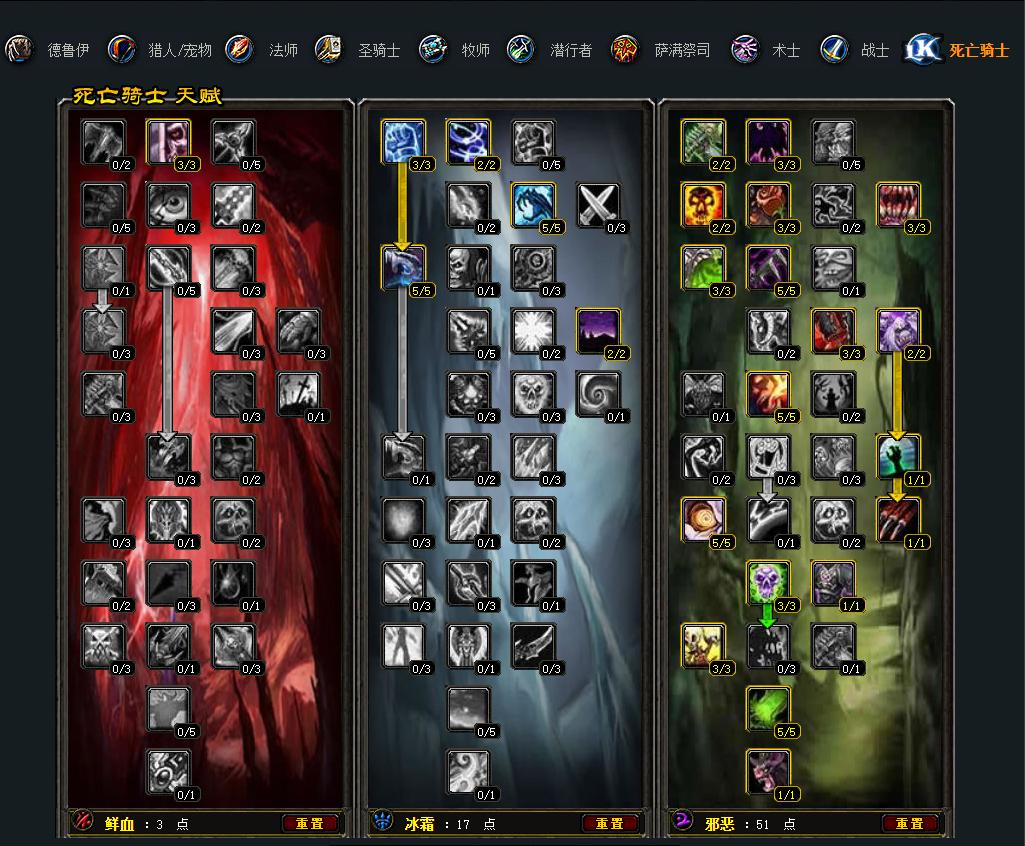Choose the flaming skull unholy talent
The width and height of the screenshot is (1025, 846).
703,205
